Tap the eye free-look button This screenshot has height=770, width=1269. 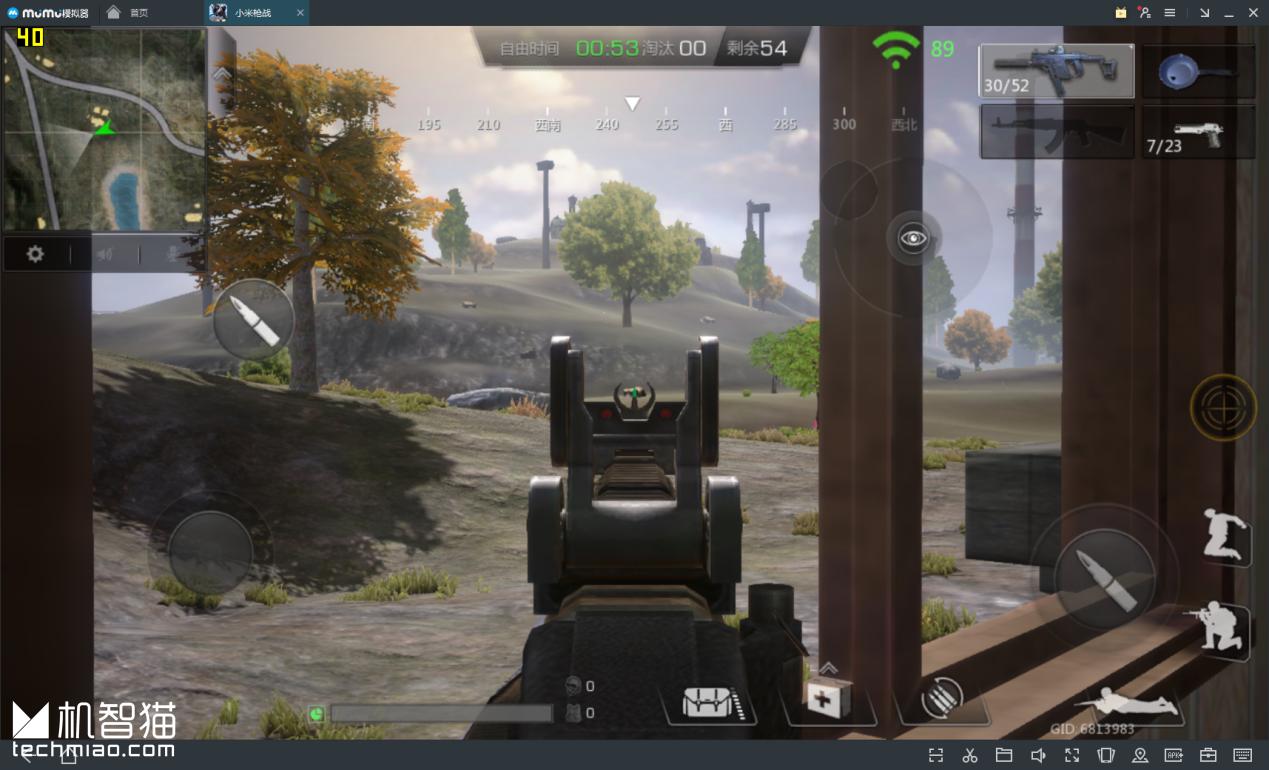pyautogui.click(x=913, y=238)
